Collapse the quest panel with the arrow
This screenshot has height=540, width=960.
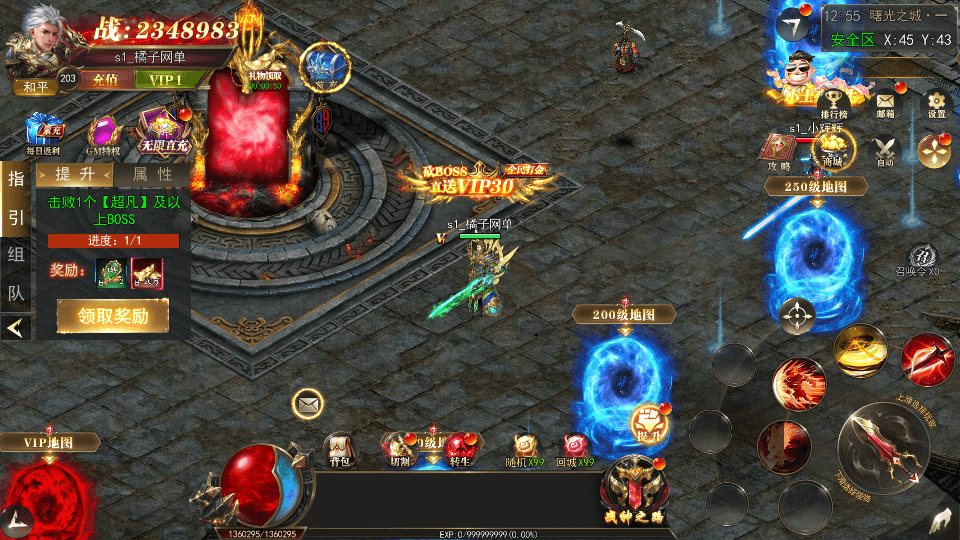(15, 327)
